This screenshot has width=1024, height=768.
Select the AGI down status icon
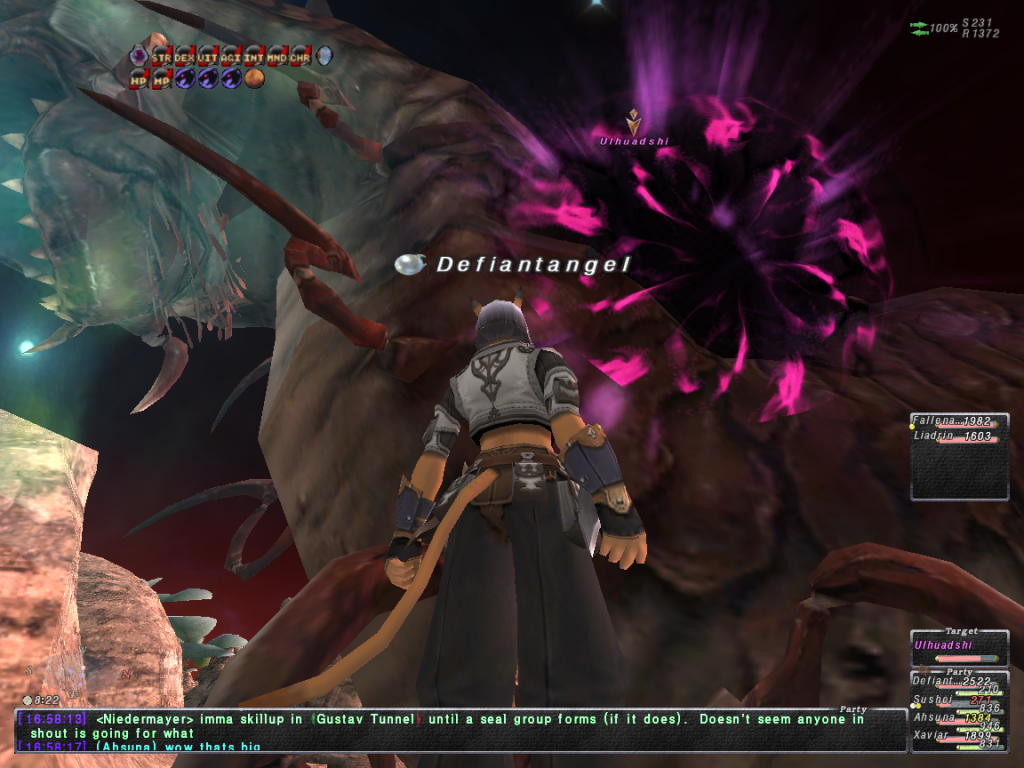(x=231, y=56)
